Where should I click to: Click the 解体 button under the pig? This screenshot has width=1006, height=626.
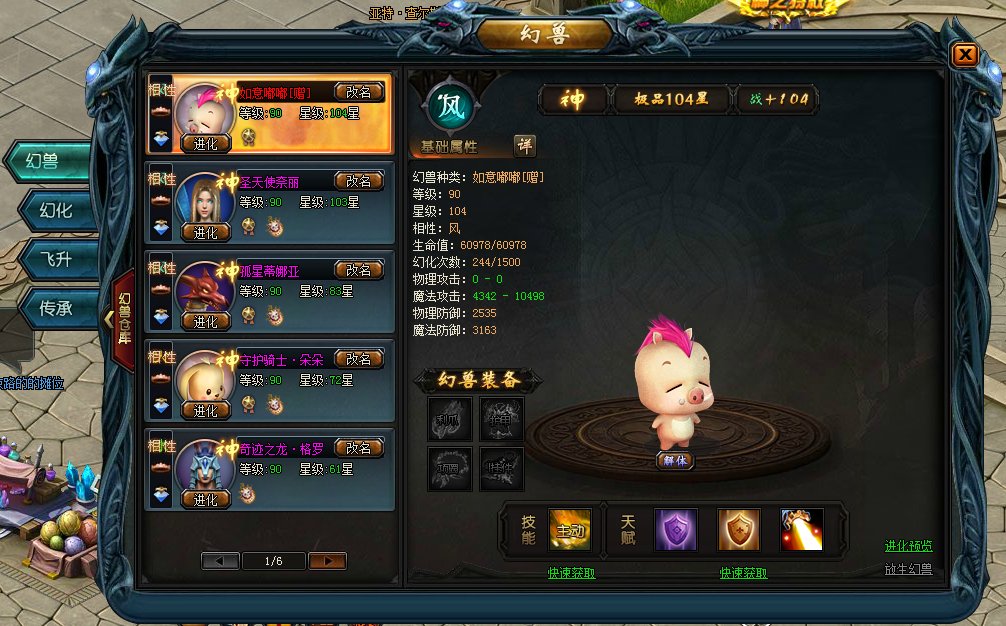[x=675, y=461]
